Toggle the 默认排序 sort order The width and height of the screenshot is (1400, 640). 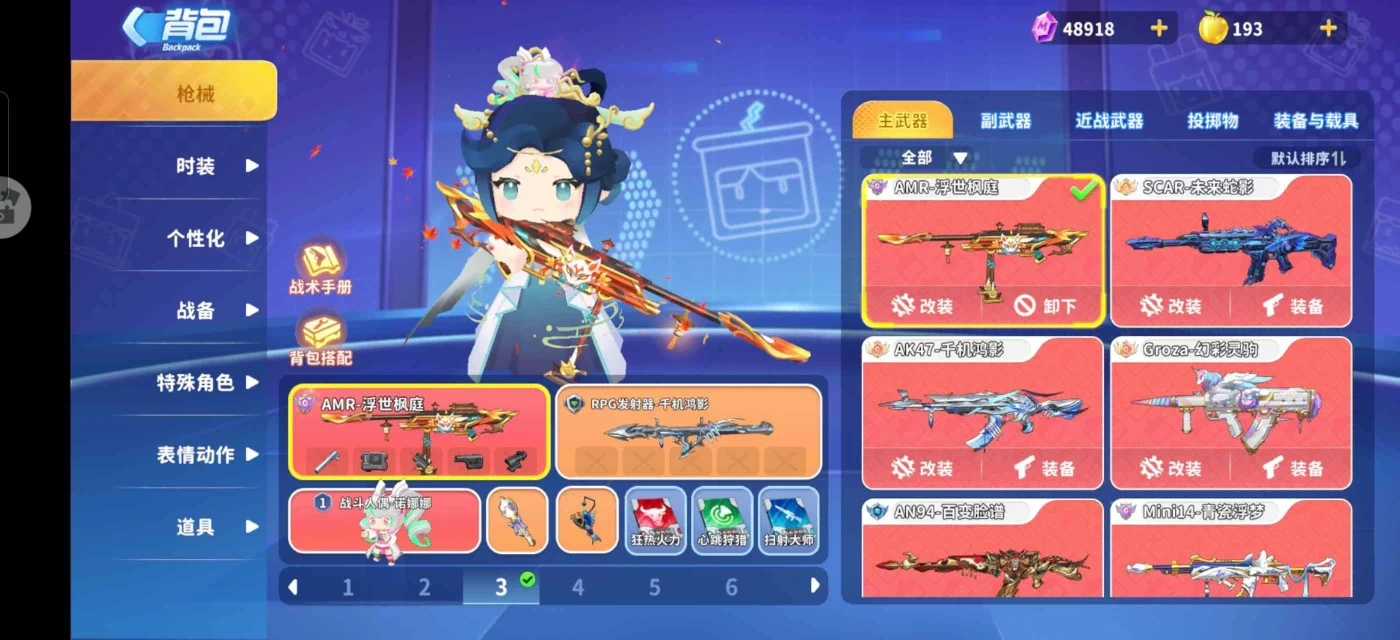pyautogui.click(x=1308, y=158)
